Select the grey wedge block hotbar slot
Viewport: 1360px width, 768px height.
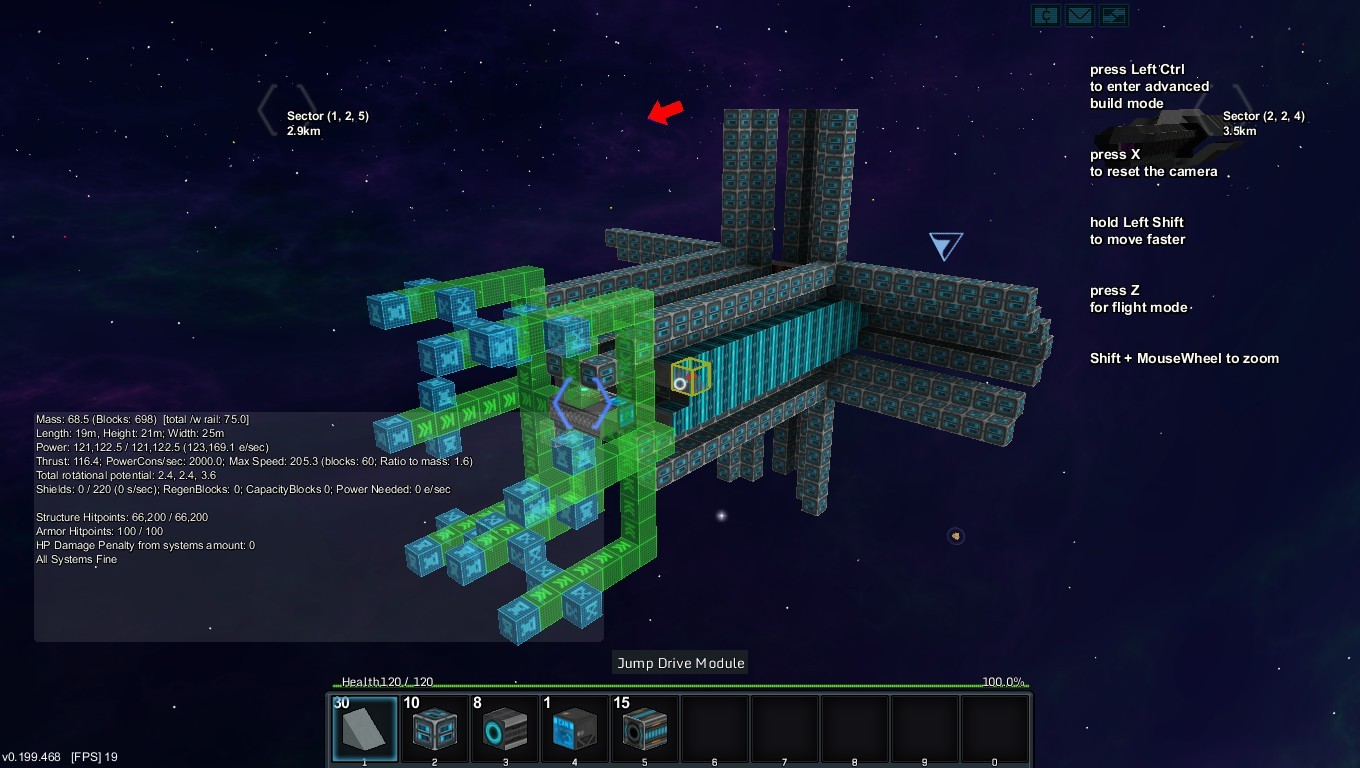365,729
